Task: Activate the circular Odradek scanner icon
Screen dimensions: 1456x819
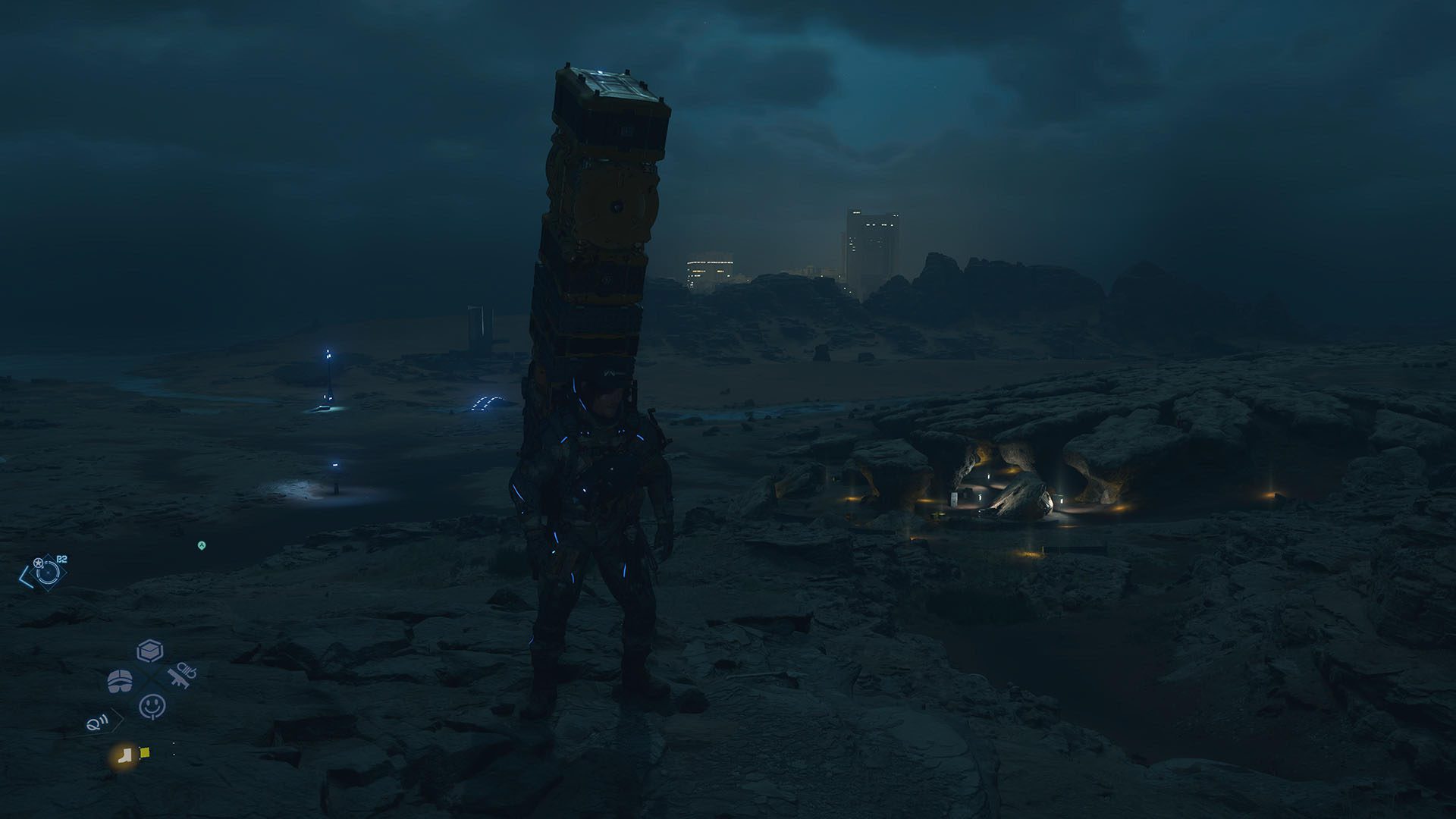Action: tap(46, 573)
